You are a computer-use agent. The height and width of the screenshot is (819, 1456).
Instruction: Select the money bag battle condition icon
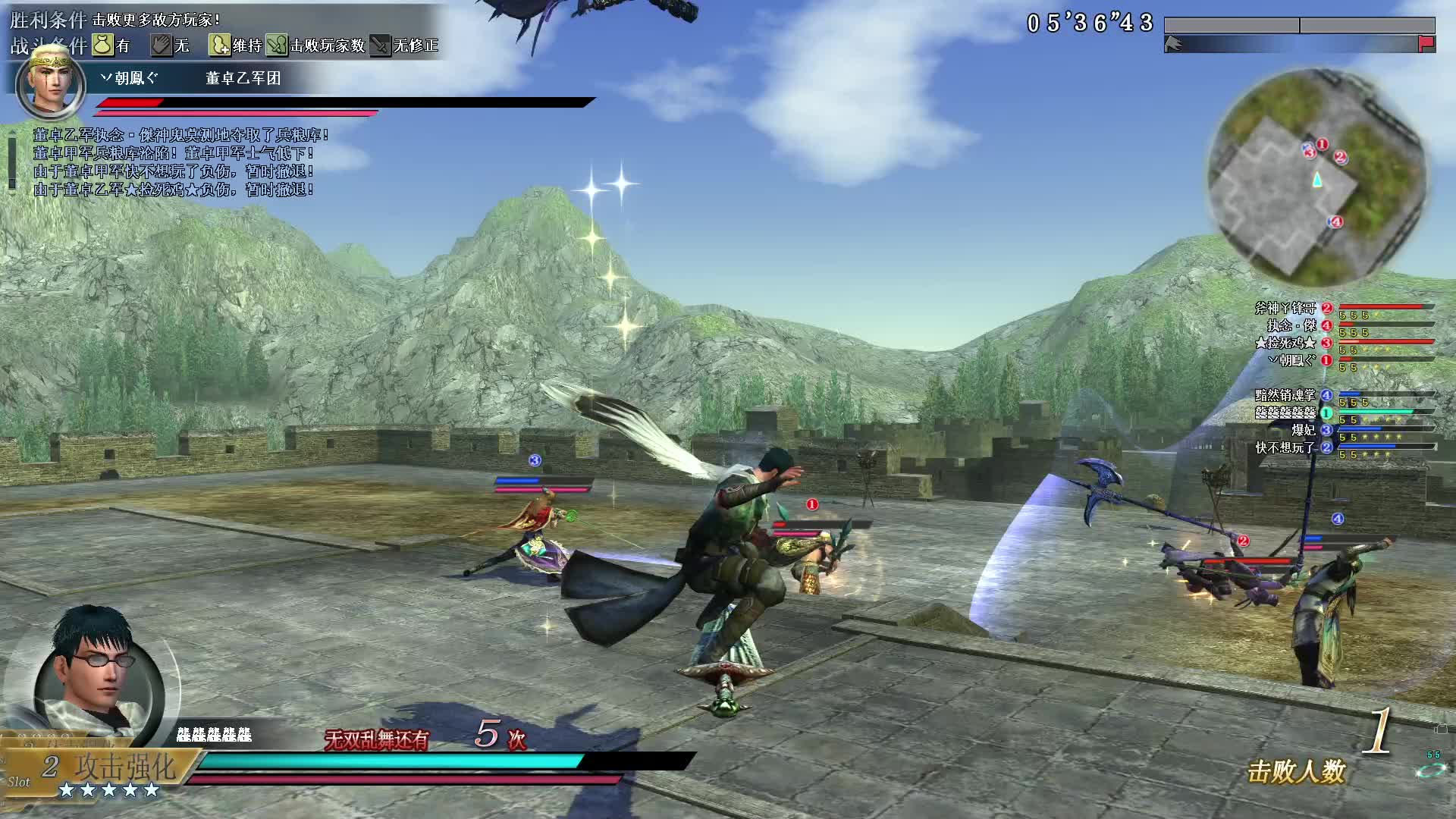coord(103,45)
